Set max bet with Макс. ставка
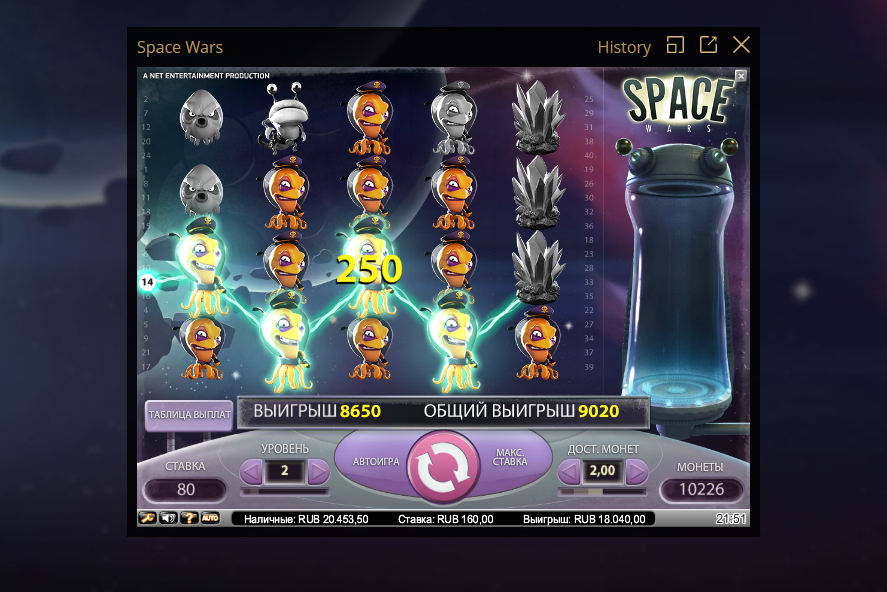 [x=511, y=459]
